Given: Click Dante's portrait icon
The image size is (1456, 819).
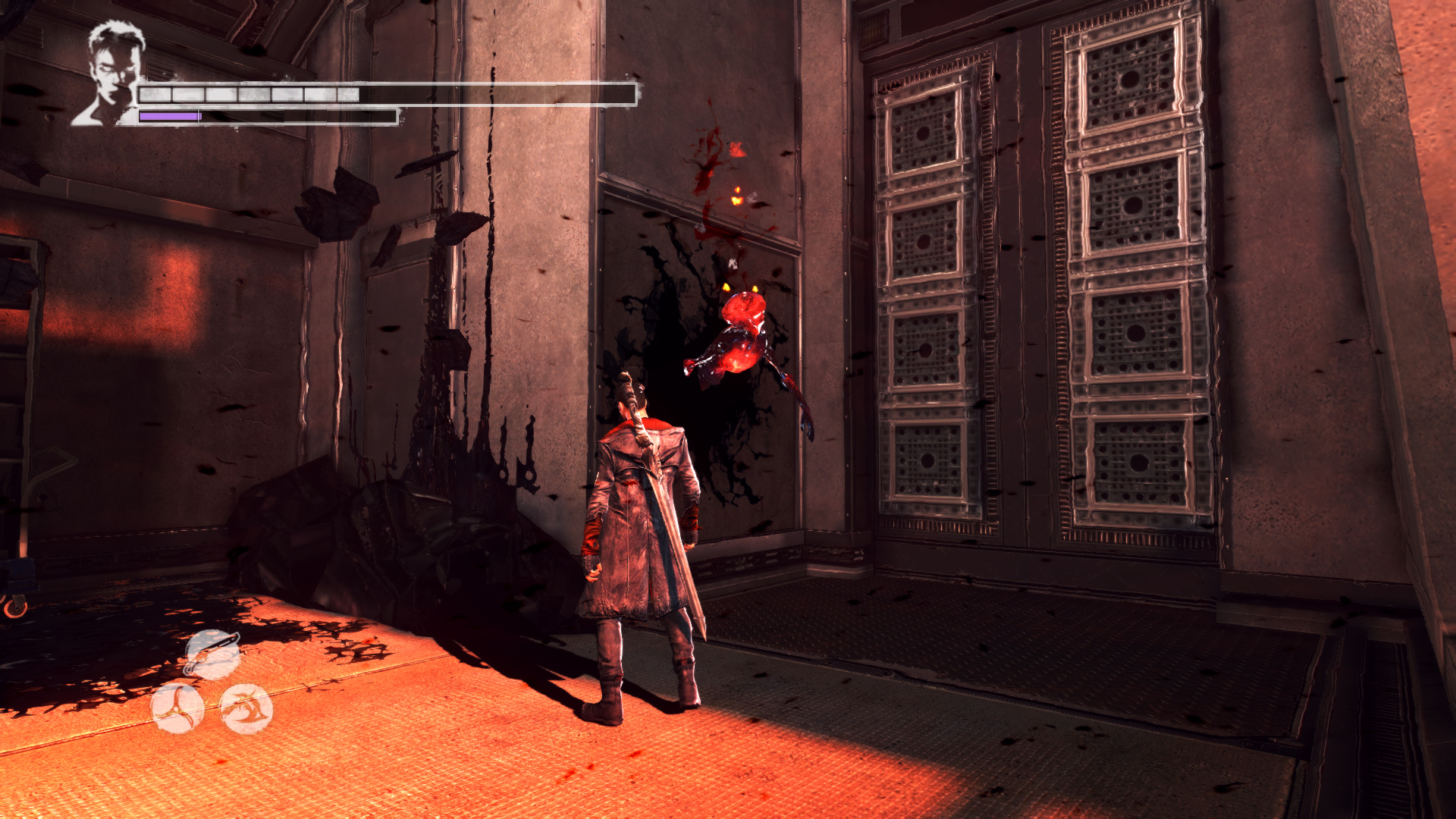Looking at the screenshot, I should (108, 74).
